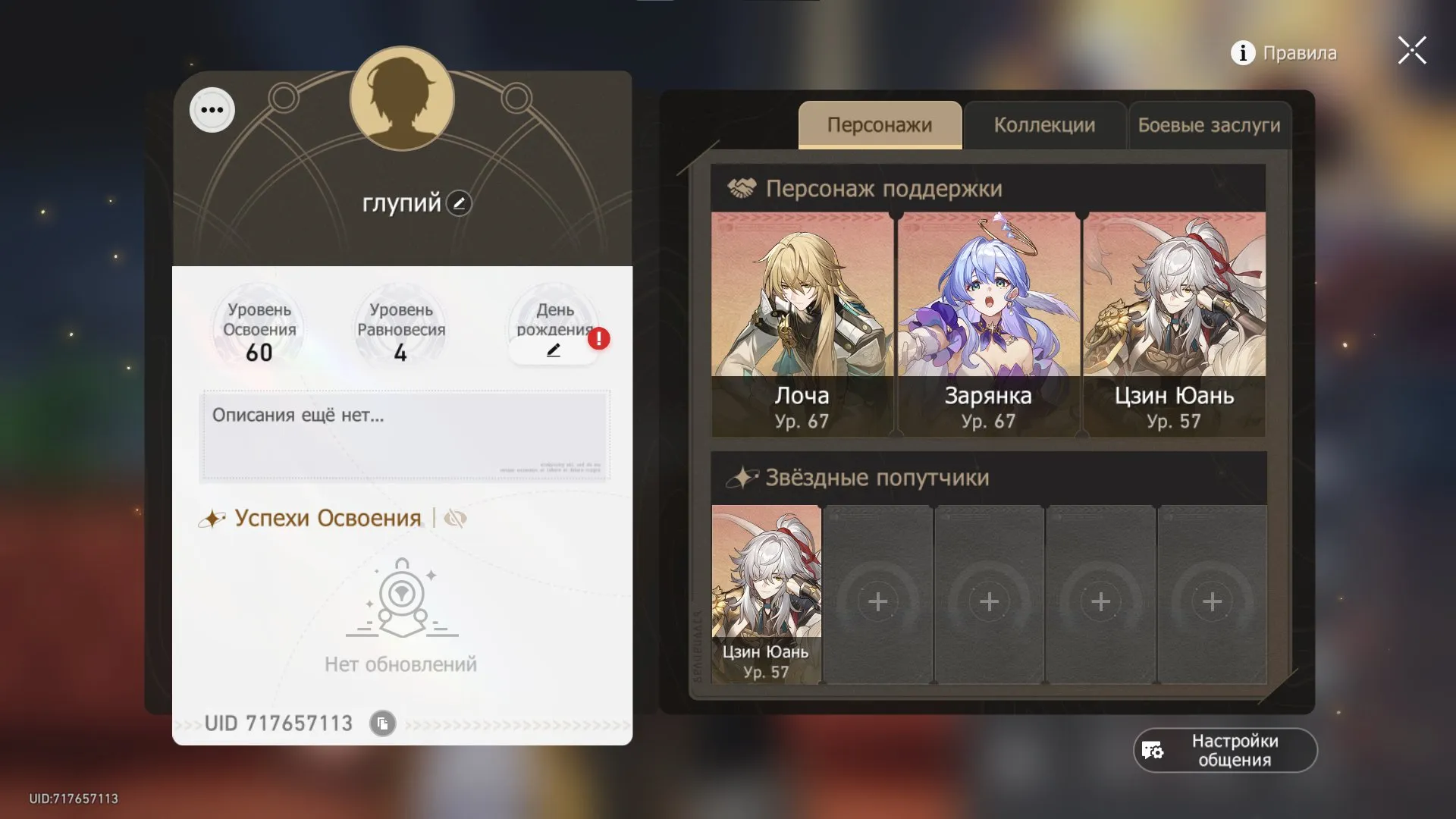Open an empty Звёздные попутчики plus slot
This screenshot has width=1456, height=819.
(x=877, y=601)
